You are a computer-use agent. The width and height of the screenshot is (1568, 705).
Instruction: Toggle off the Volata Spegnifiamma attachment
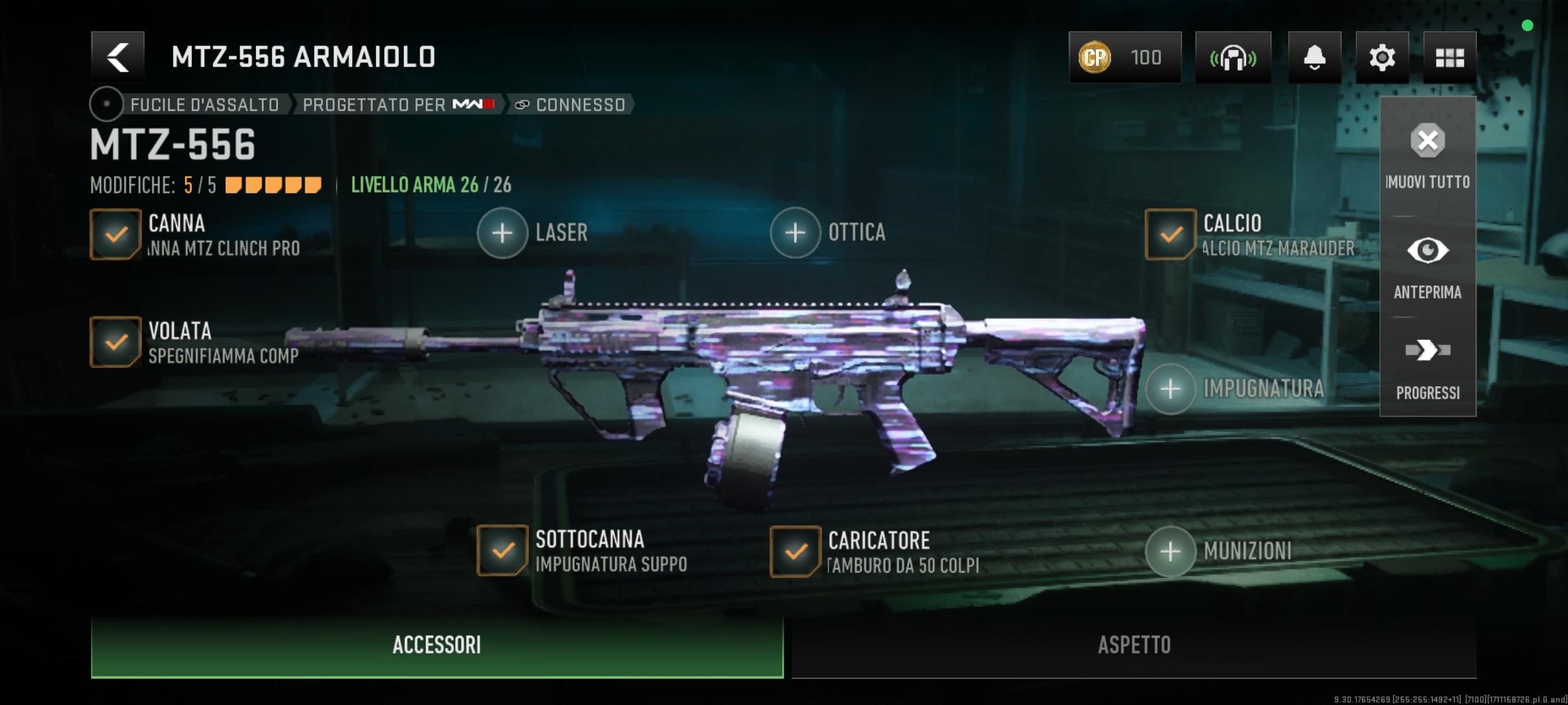pyautogui.click(x=116, y=343)
